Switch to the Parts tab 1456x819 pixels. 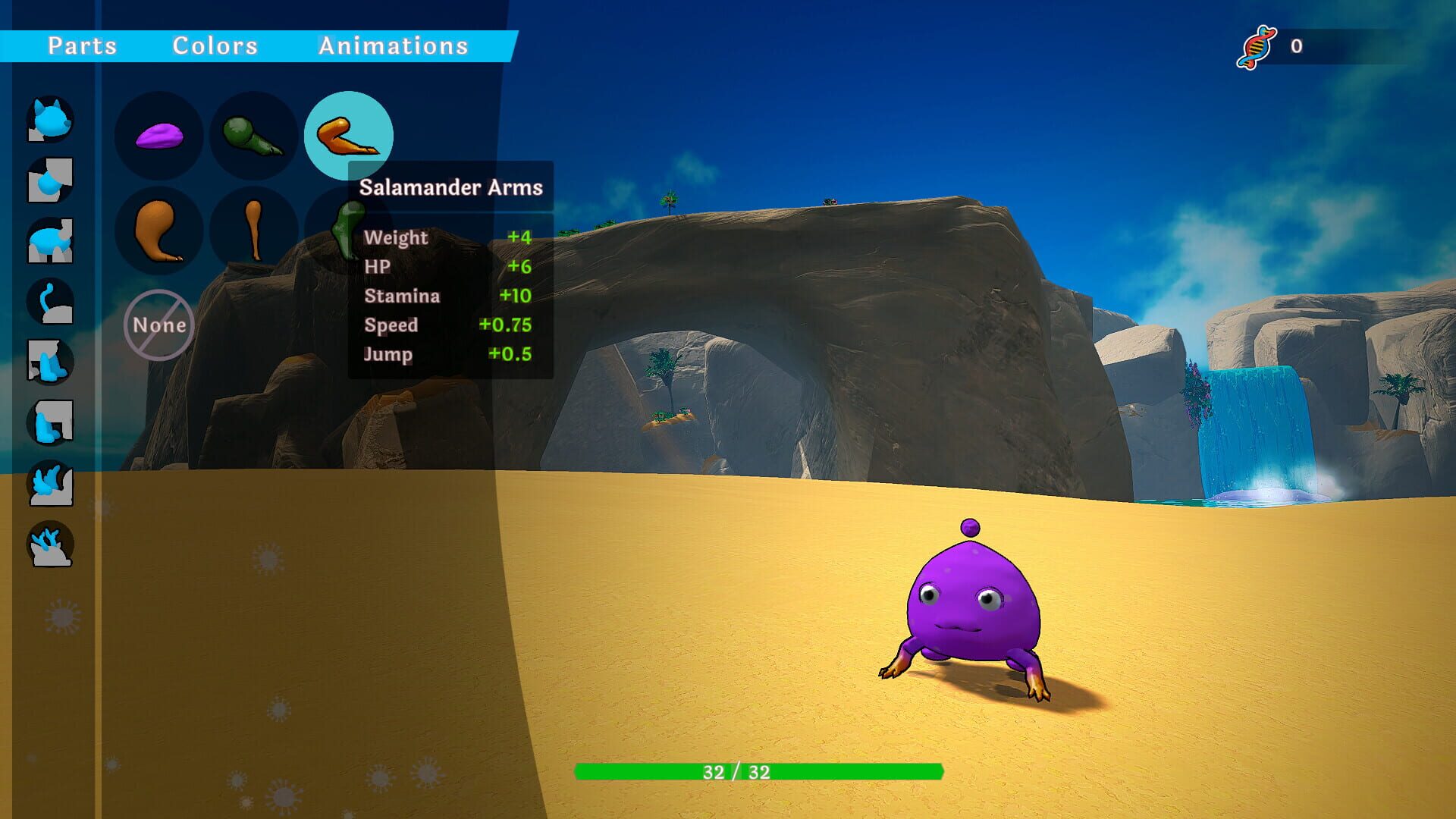tap(83, 45)
